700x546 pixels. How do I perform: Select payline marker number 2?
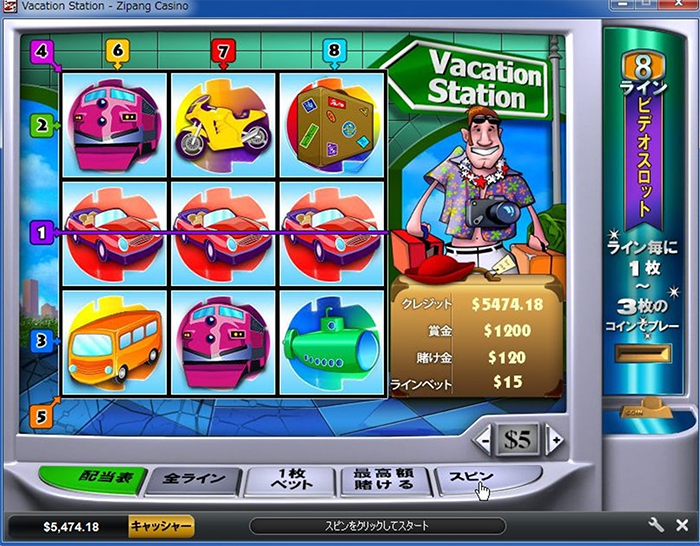(41, 125)
